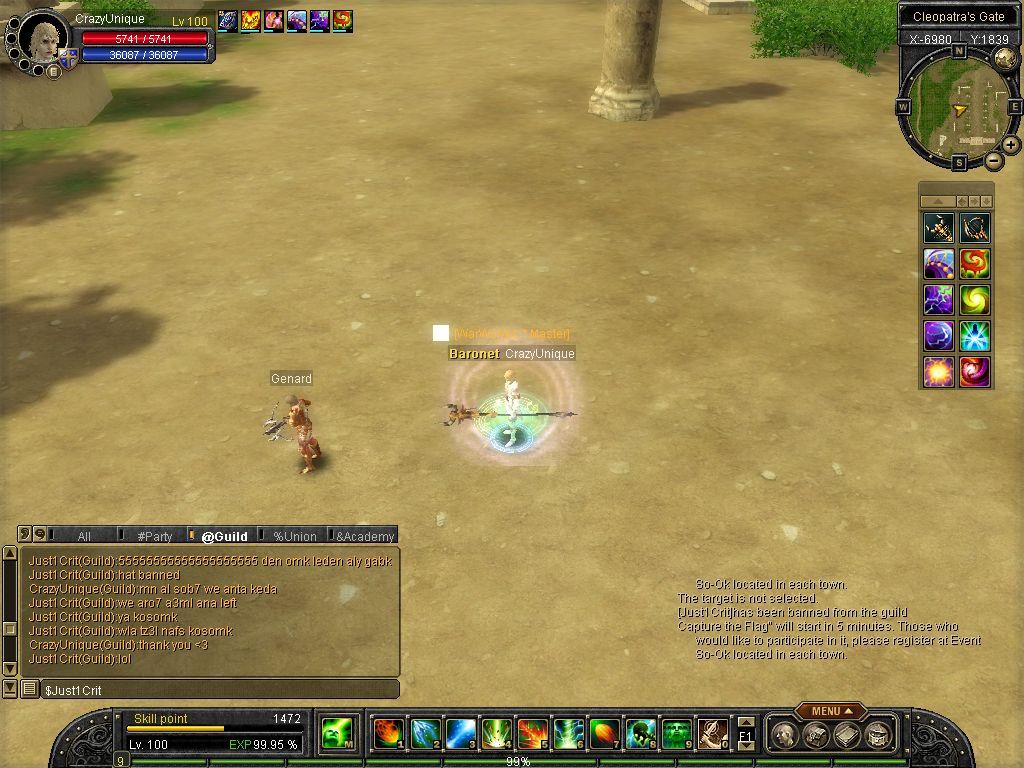Switch to the &Academy chat tab
This screenshot has height=768, width=1024.
click(x=364, y=536)
